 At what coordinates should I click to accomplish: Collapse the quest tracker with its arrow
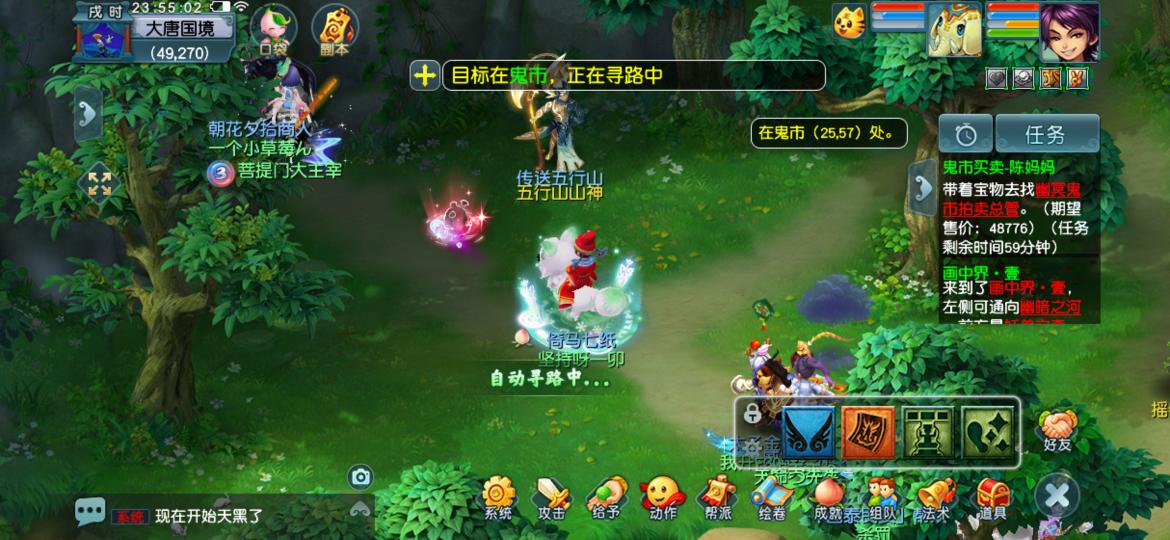pos(921,183)
